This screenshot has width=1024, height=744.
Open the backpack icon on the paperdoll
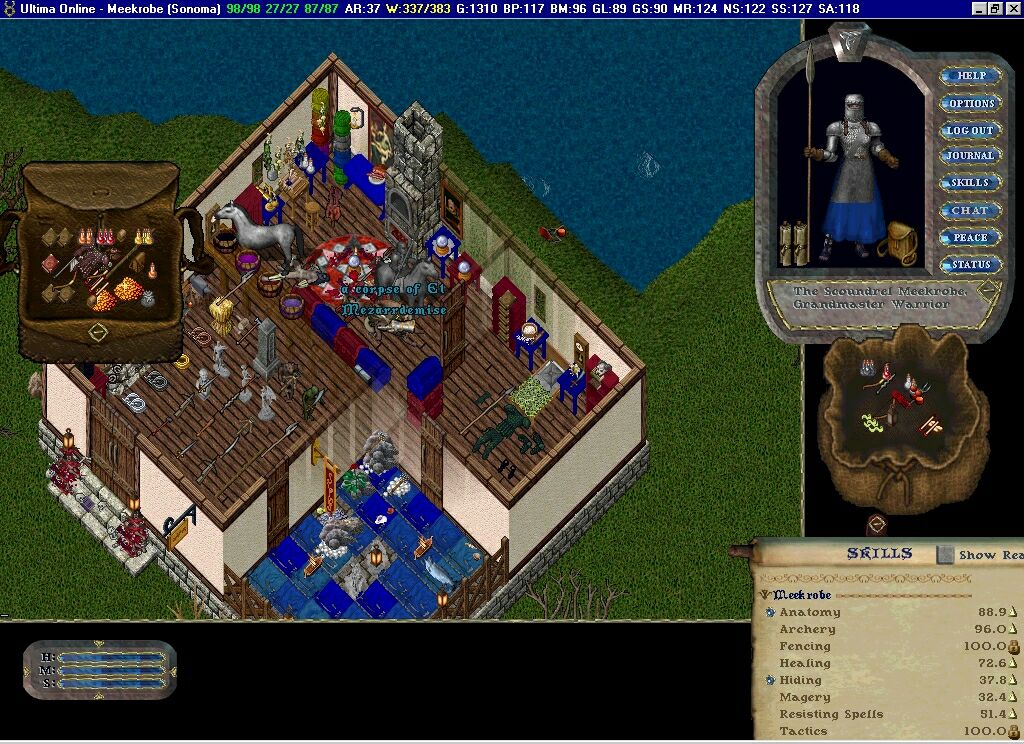click(901, 243)
